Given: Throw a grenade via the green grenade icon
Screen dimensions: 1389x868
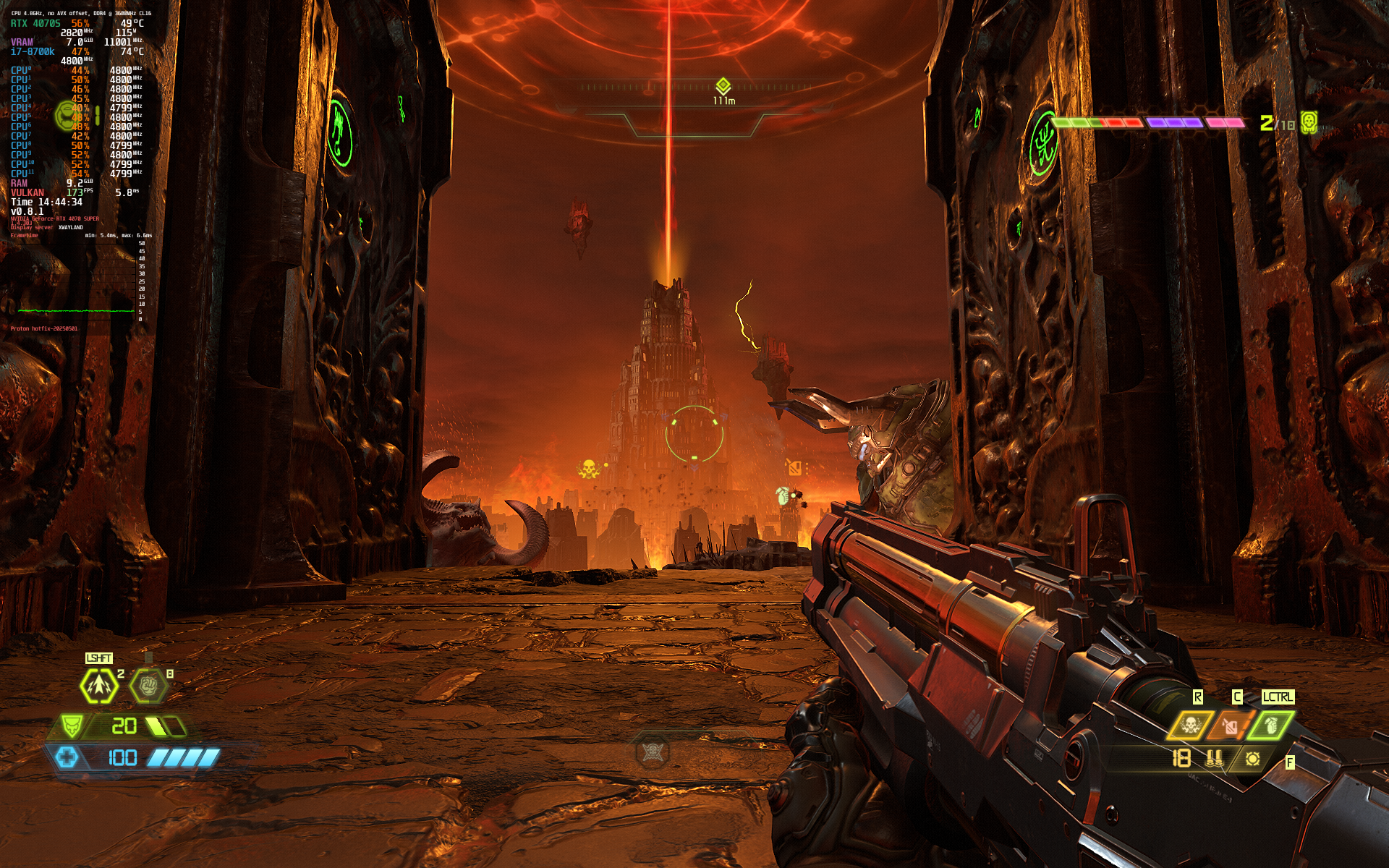Looking at the screenshot, I should point(1270,724).
